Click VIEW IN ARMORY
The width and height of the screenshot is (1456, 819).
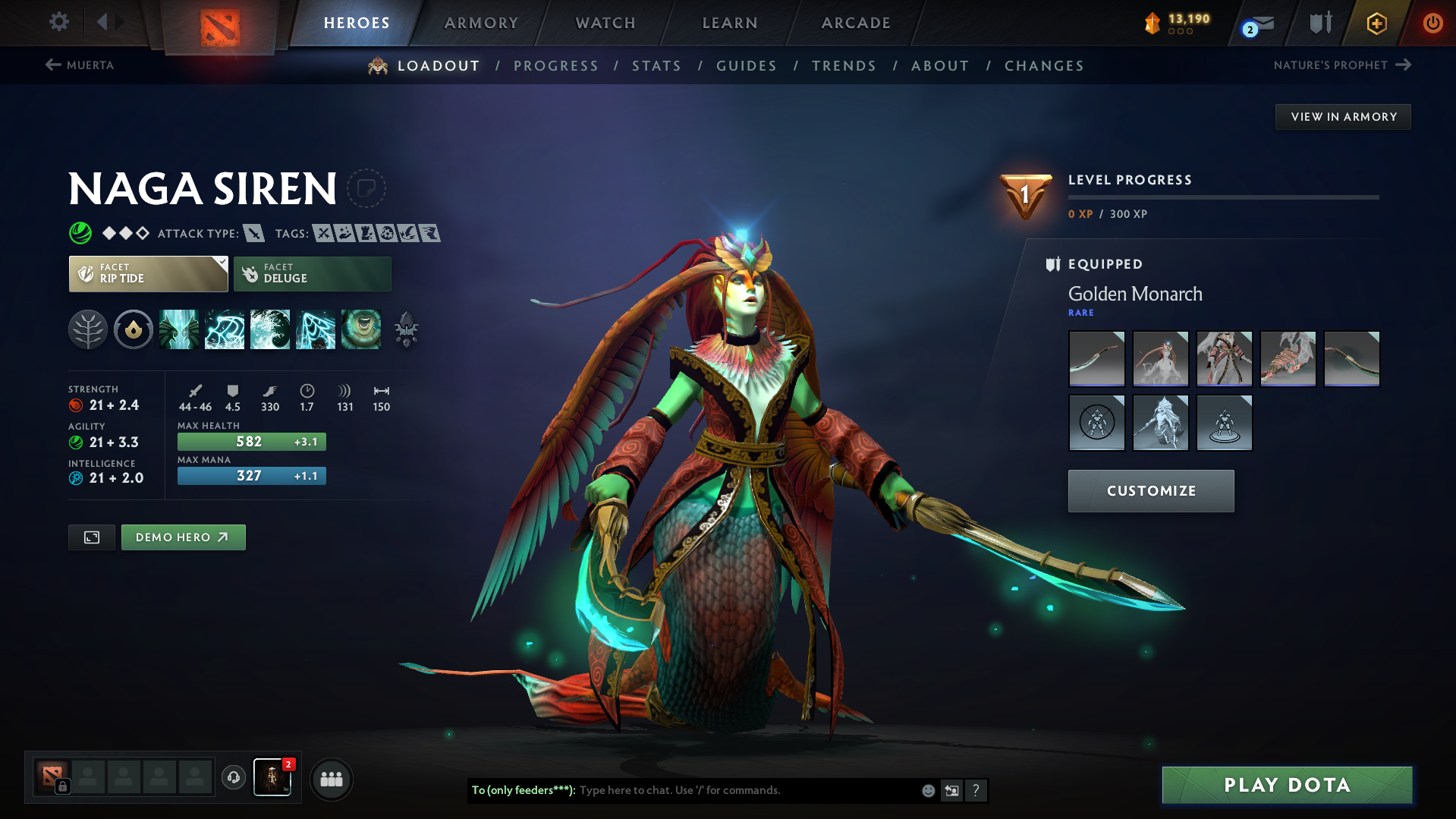[x=1342, y=116]
